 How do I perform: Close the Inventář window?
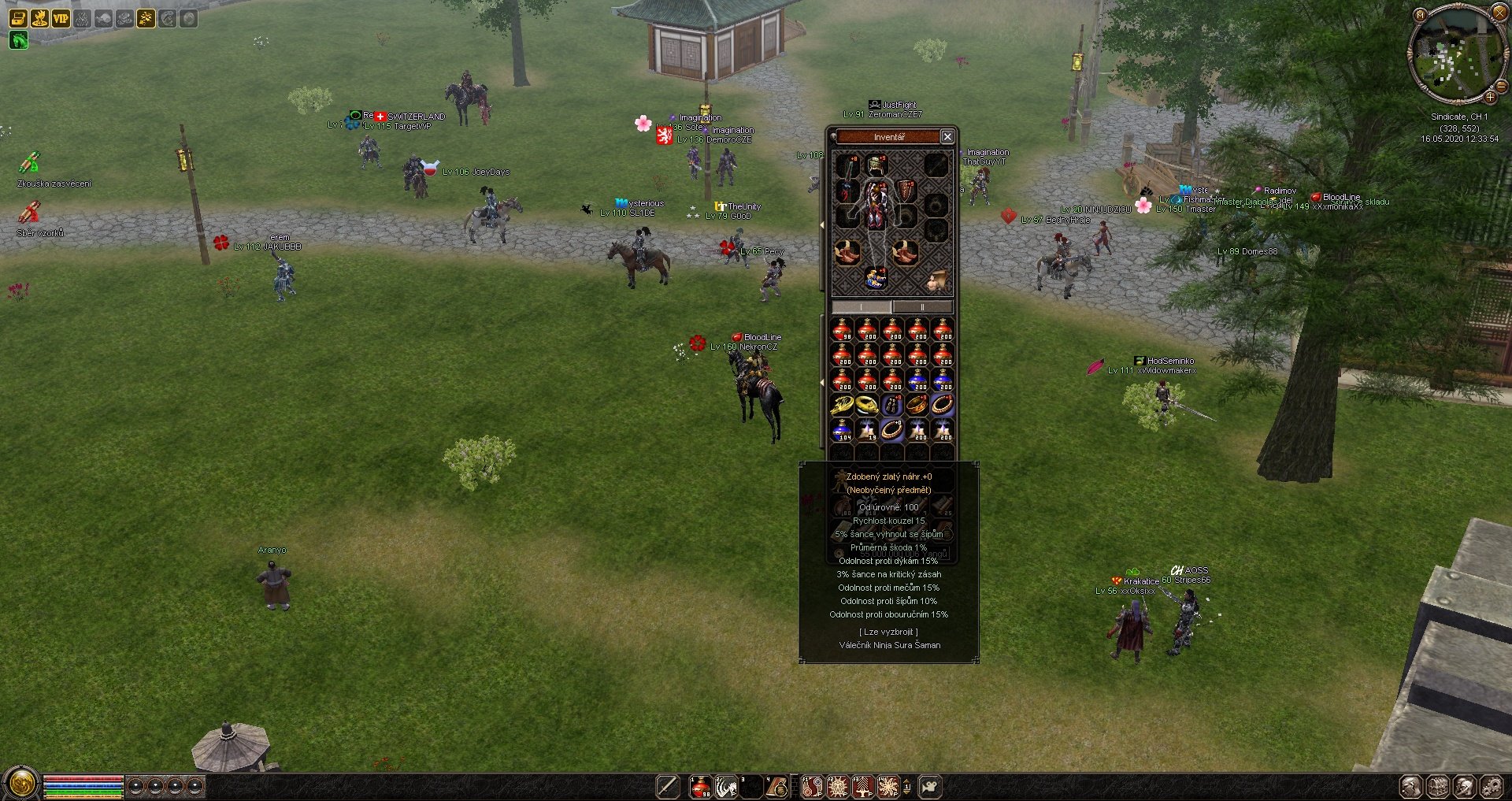click(x=947, y=137)
